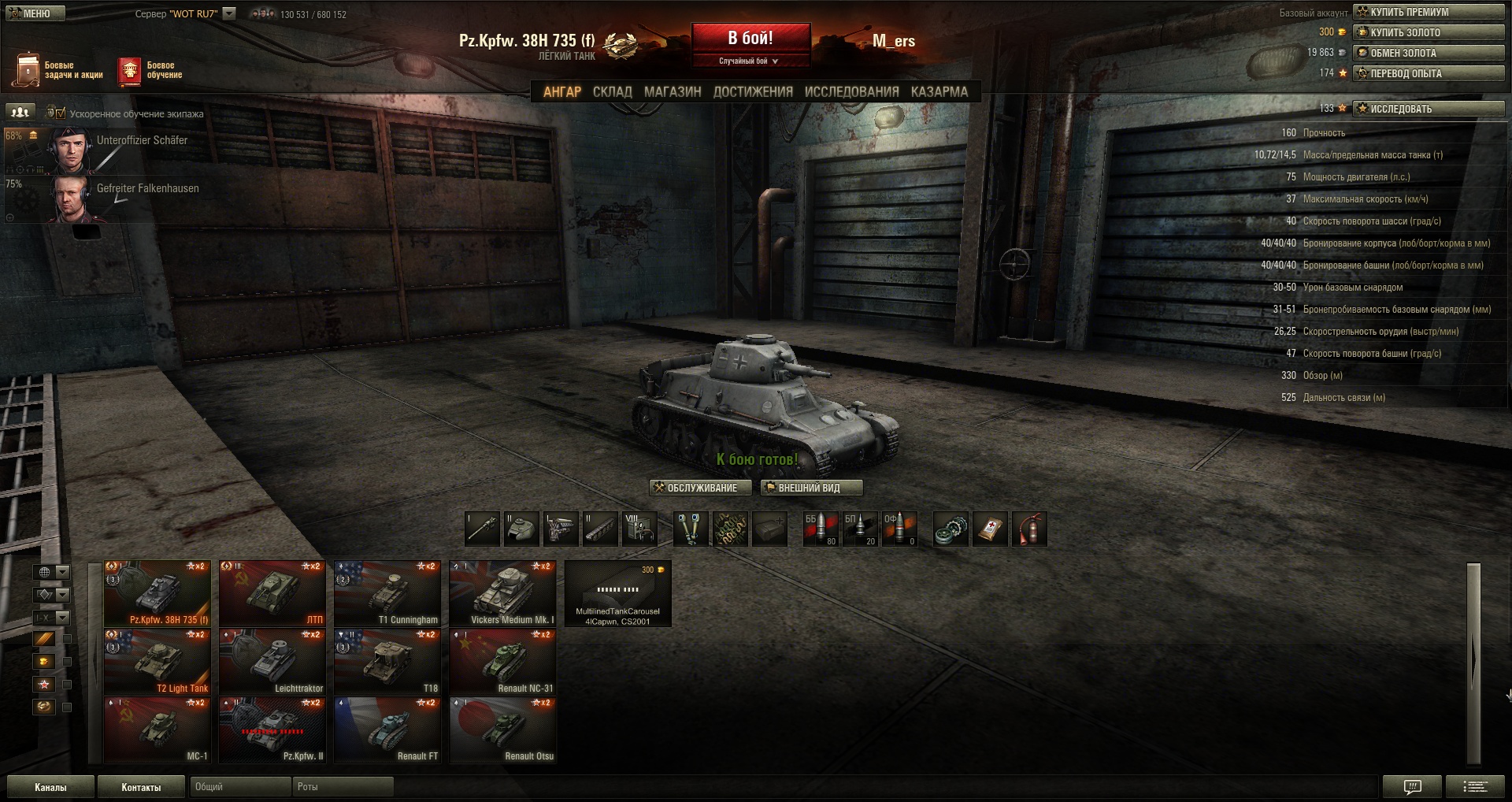
Task: Open ПЕРЕВОД ОПЫТА button
Action: tap(1428, 73)
